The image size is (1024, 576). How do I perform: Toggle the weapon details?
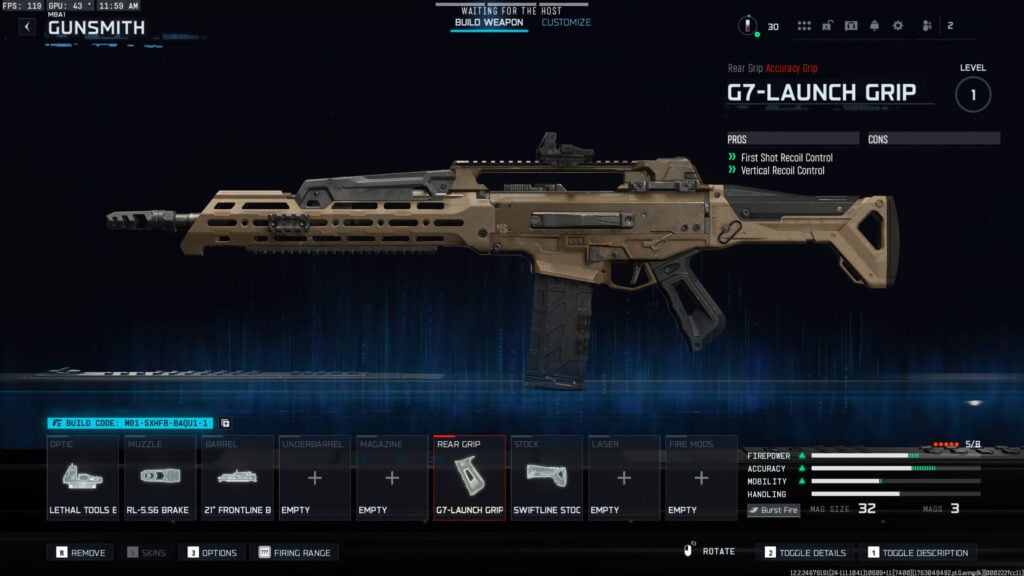pos(806,552)
